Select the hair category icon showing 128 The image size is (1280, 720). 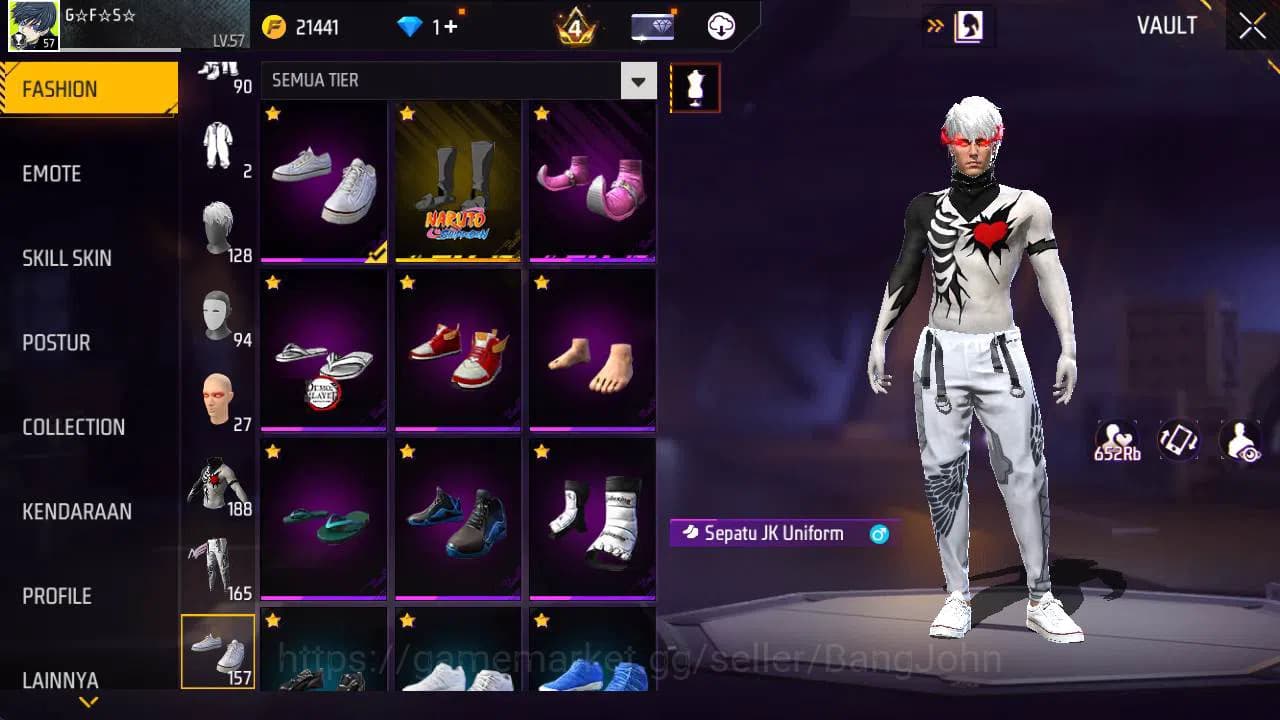click(219, 220)
